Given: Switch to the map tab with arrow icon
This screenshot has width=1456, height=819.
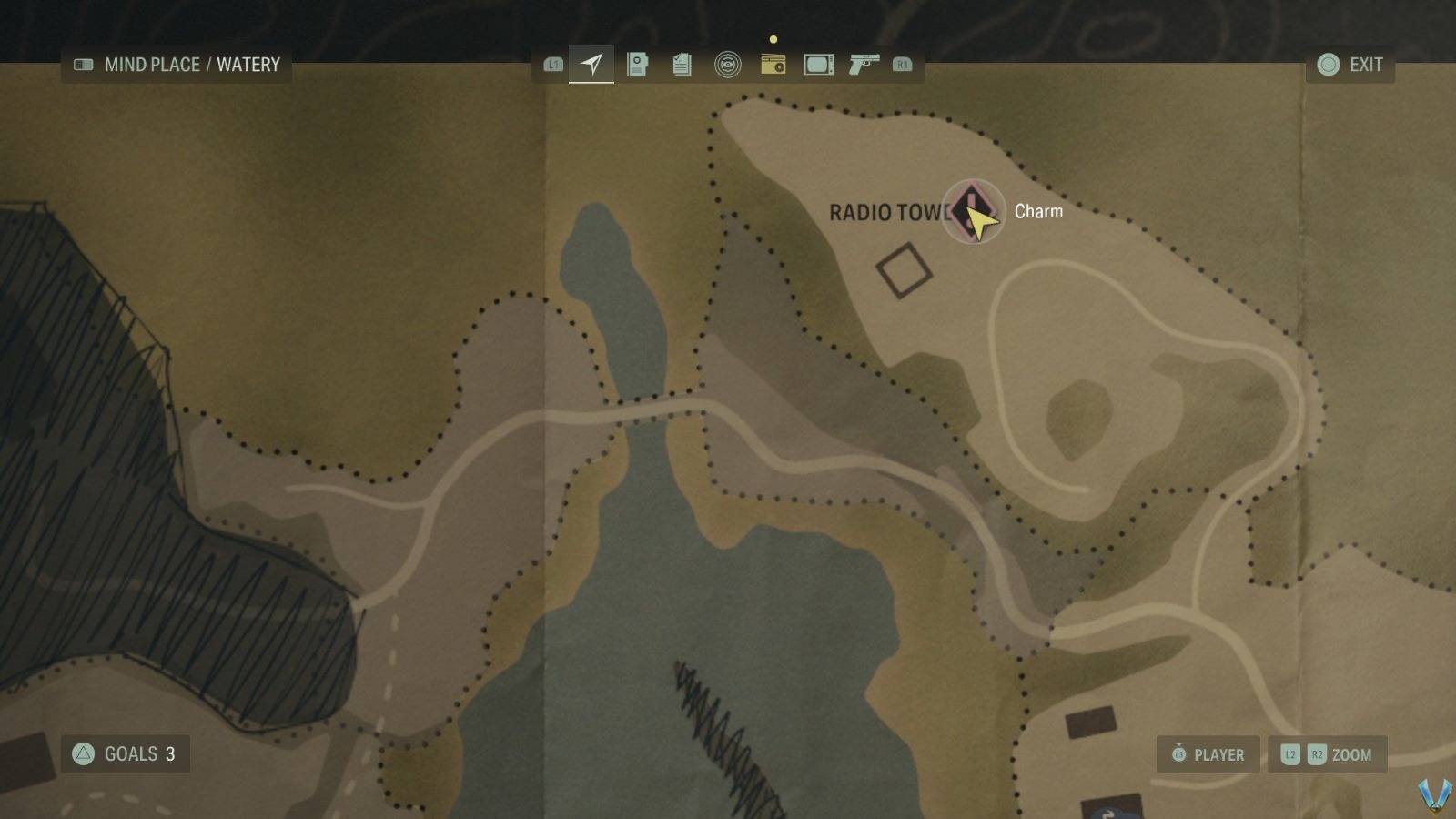Looking at the screenshot, I should [591, 65].
